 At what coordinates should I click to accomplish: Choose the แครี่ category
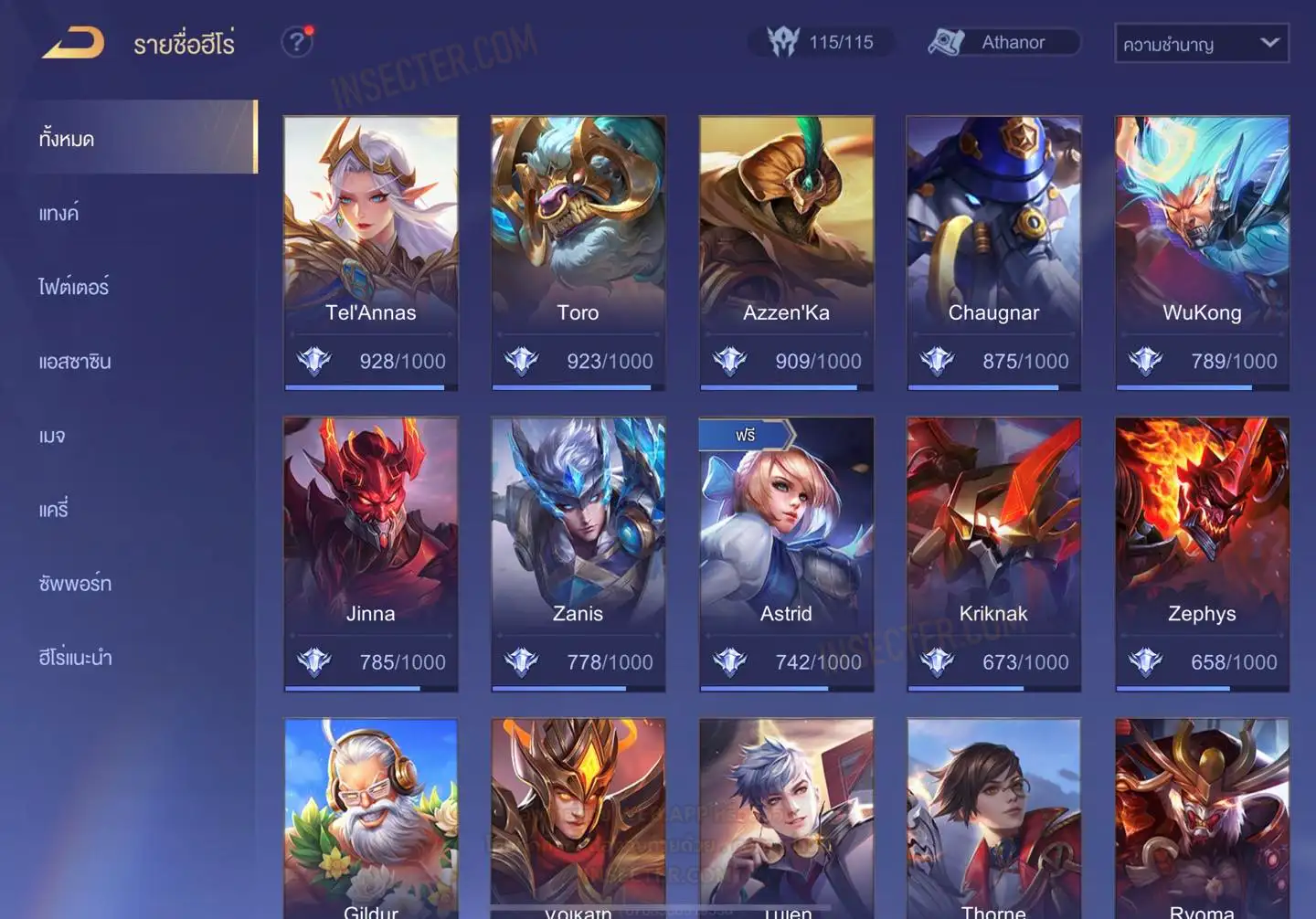53,510
